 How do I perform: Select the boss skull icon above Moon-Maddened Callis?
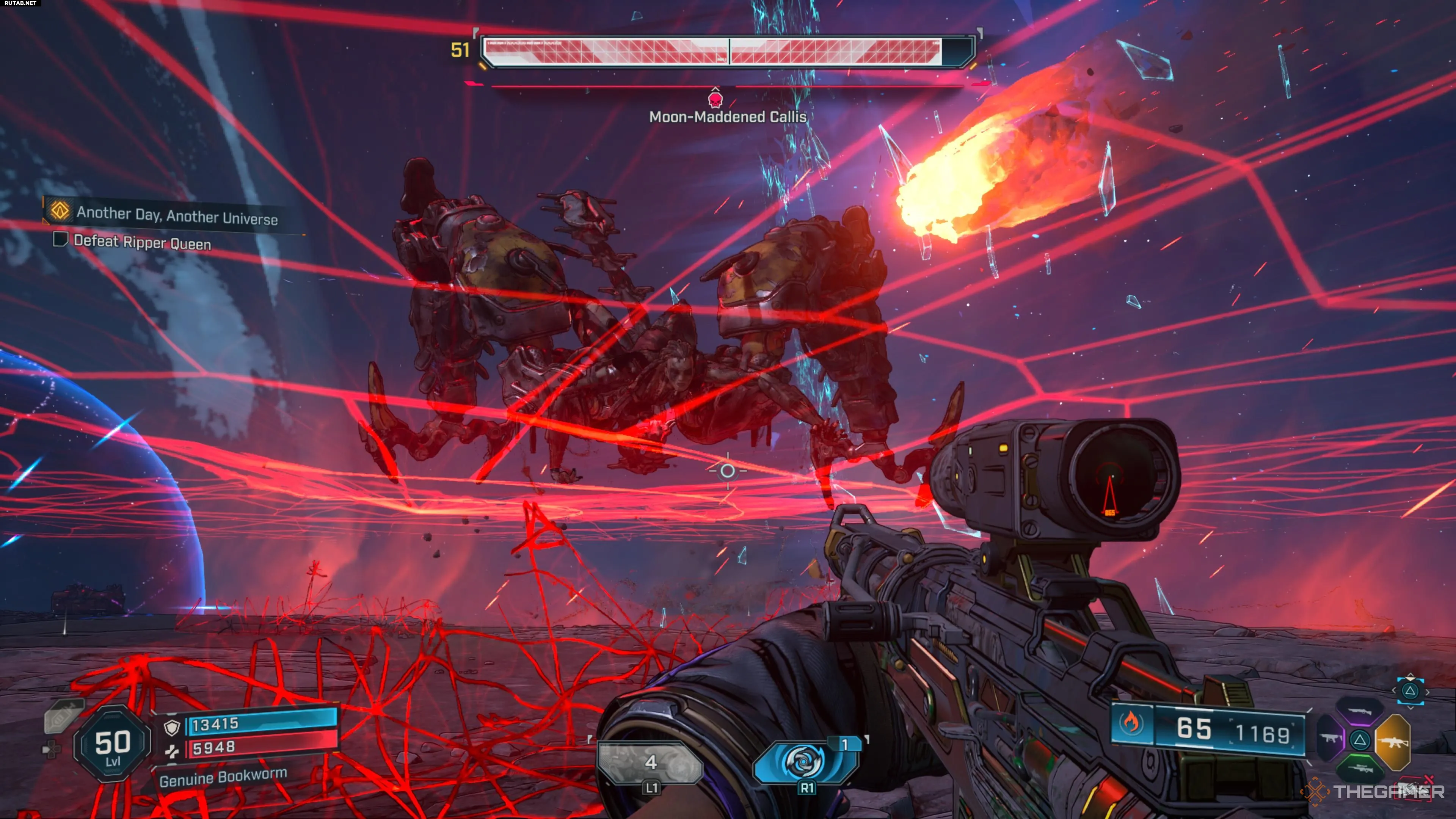tap(715, 99)
